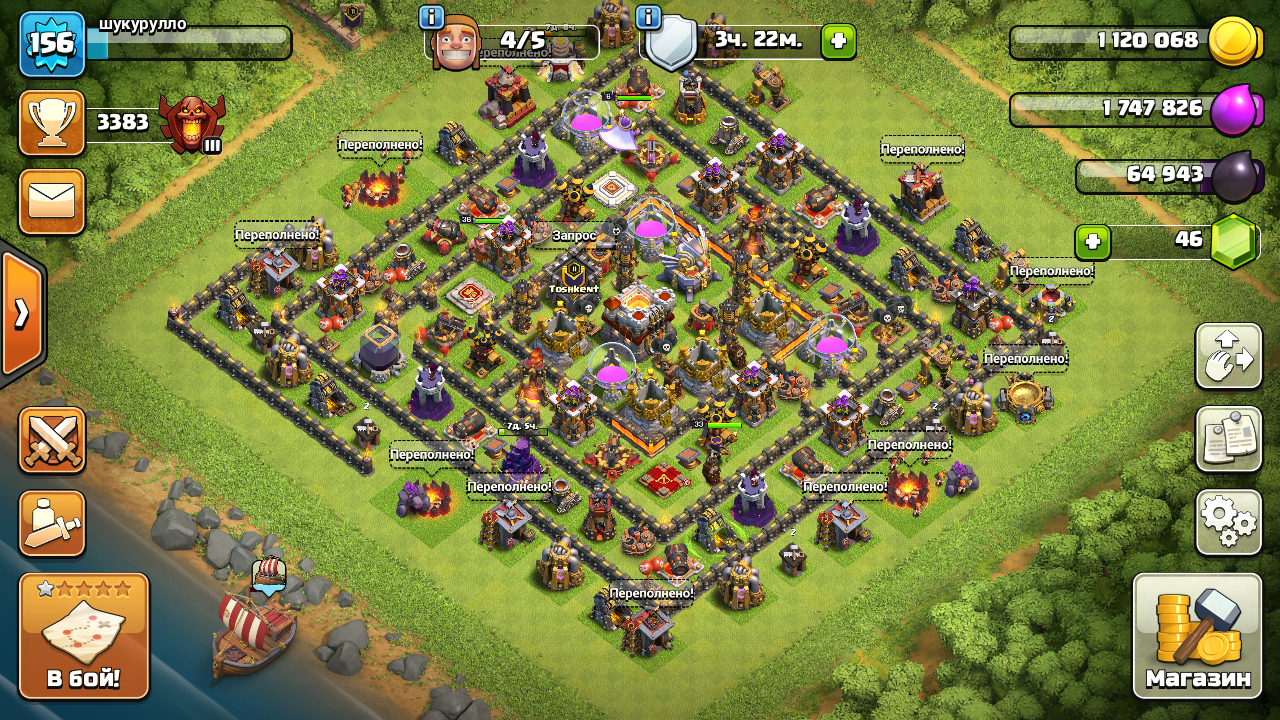
Task: Open the army overview crossed swords button
Action: (x=52, y=440)
